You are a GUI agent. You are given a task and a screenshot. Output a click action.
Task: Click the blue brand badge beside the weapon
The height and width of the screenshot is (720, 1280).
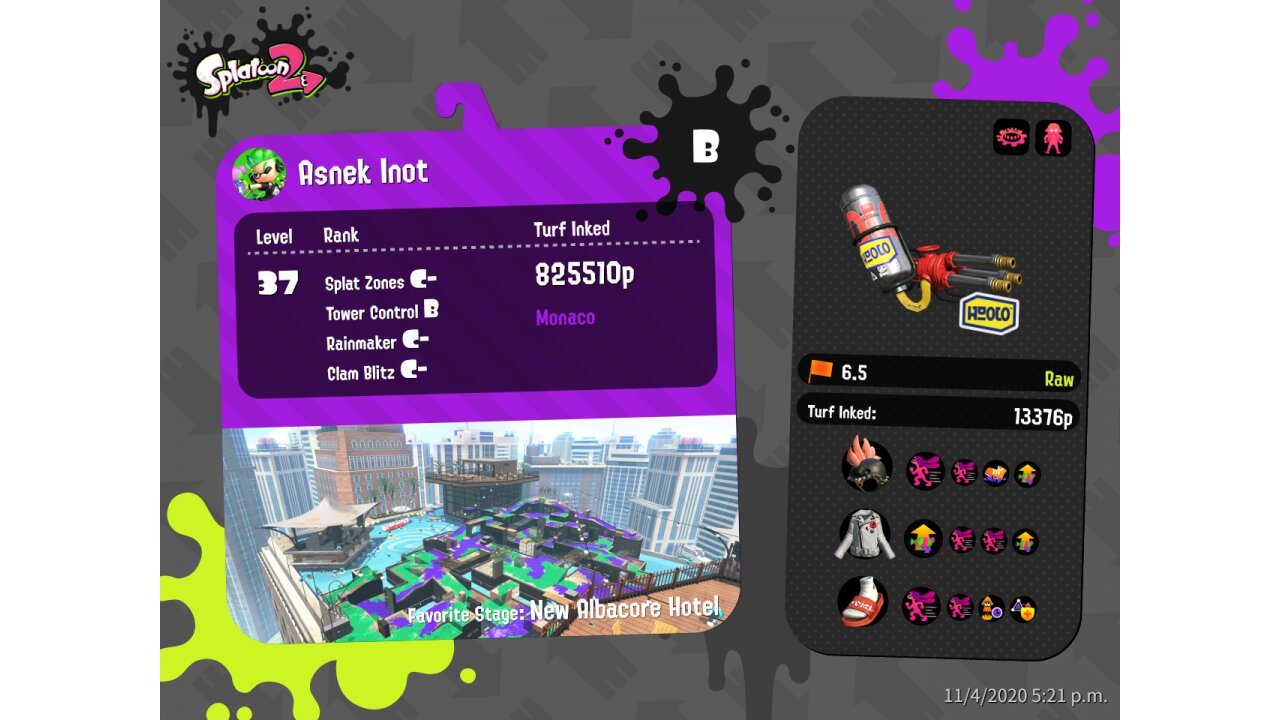[x=989, y=314]
